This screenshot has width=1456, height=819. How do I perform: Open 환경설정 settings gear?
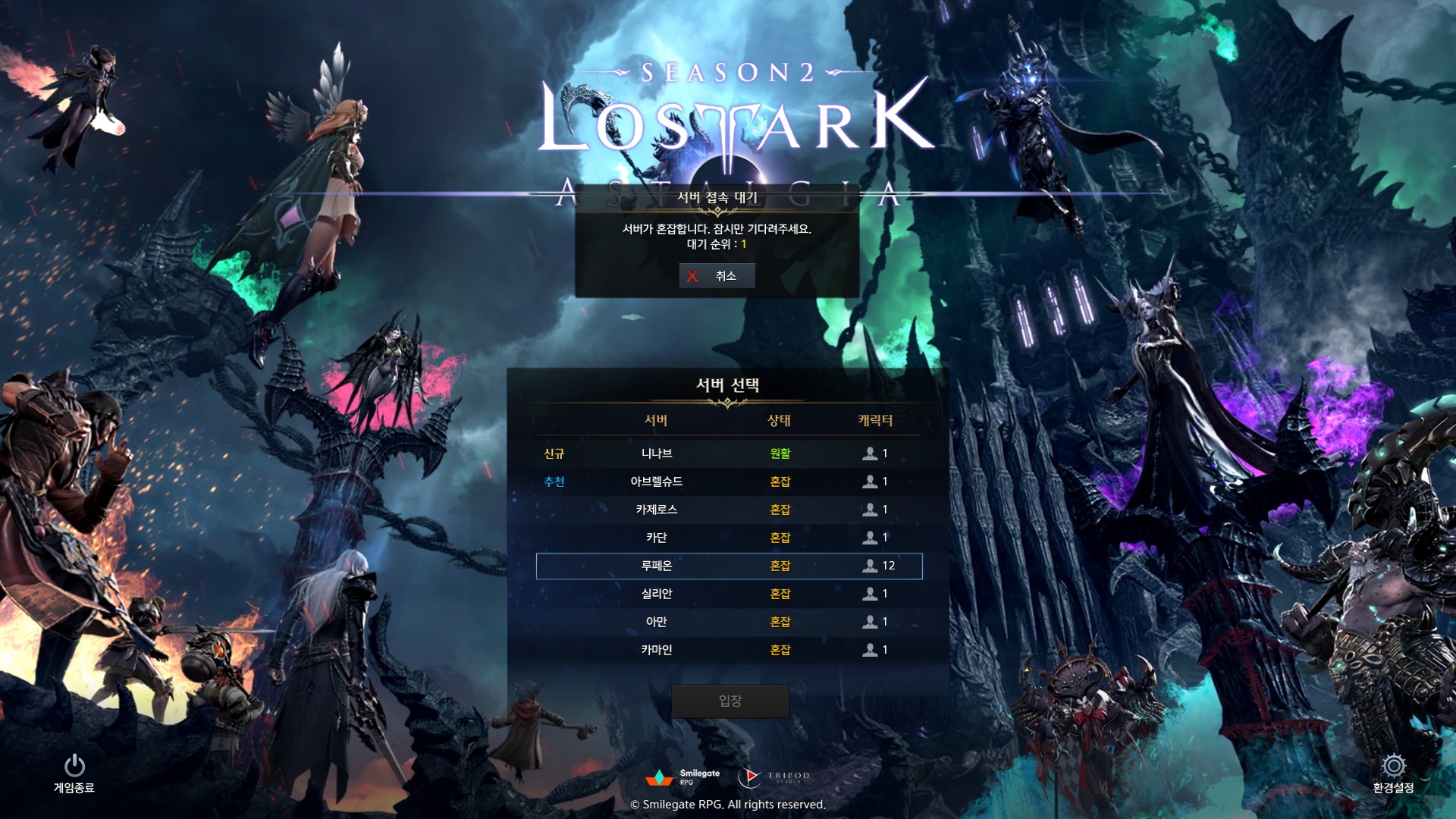point(1393,772)
